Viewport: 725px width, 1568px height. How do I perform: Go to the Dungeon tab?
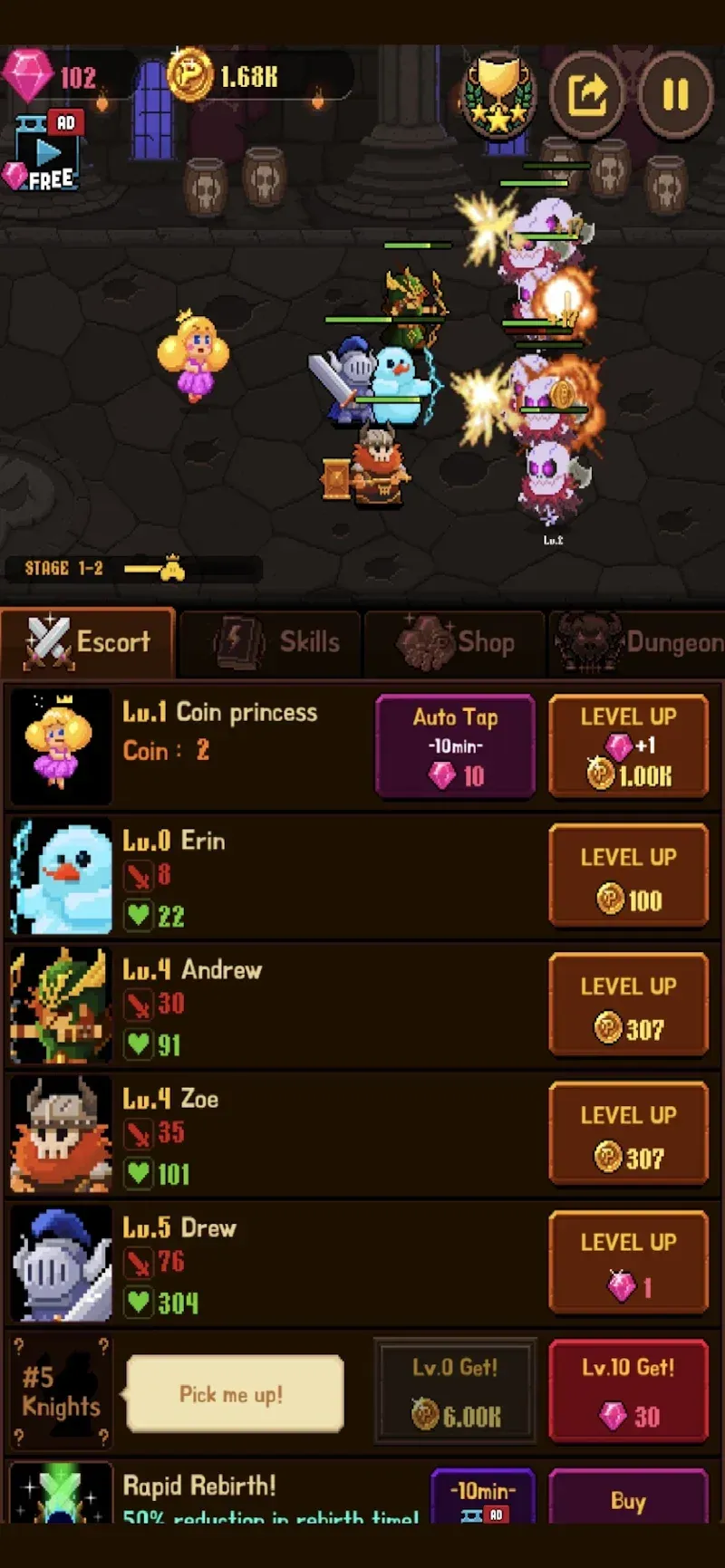[638, 642]
